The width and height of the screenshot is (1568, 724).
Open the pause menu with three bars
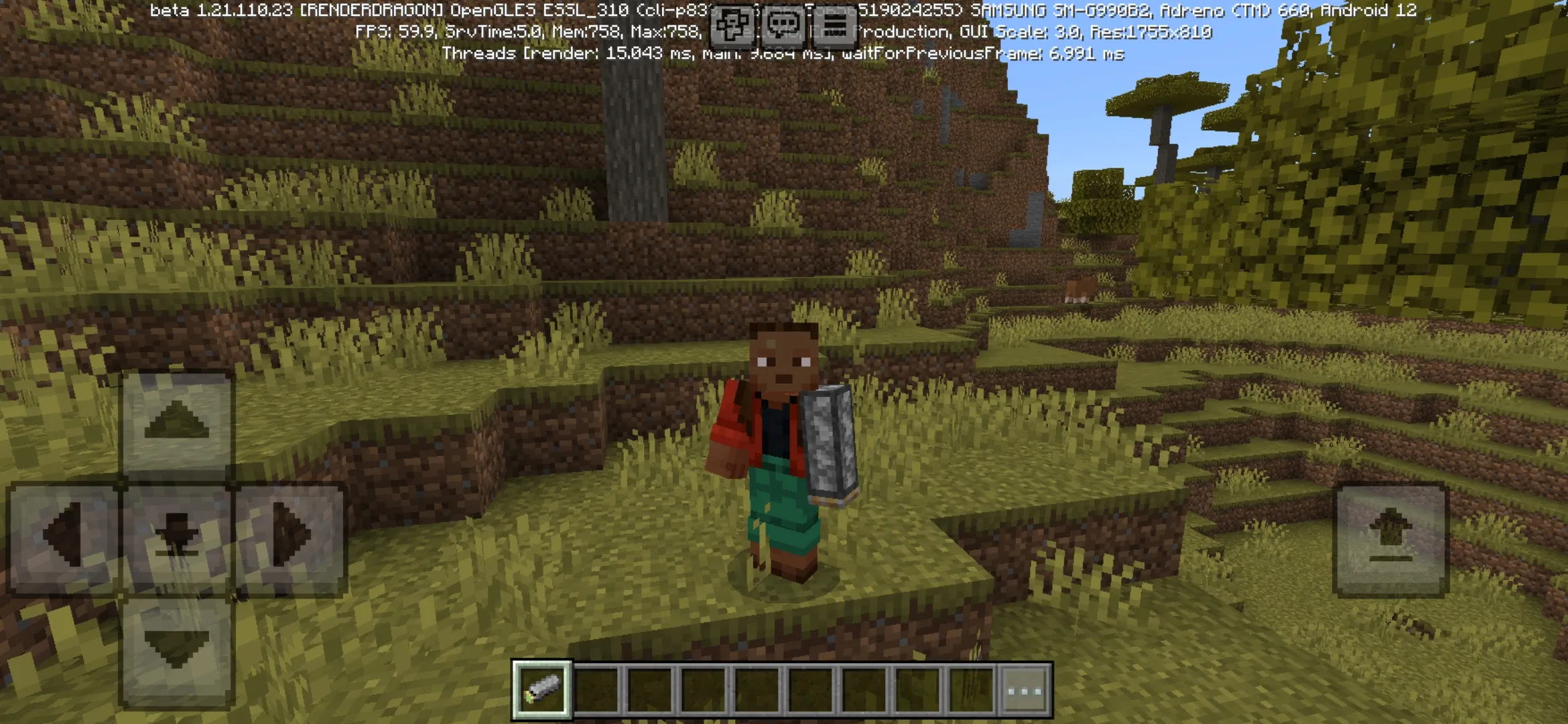pyautogui.click(x=834, y=25)
